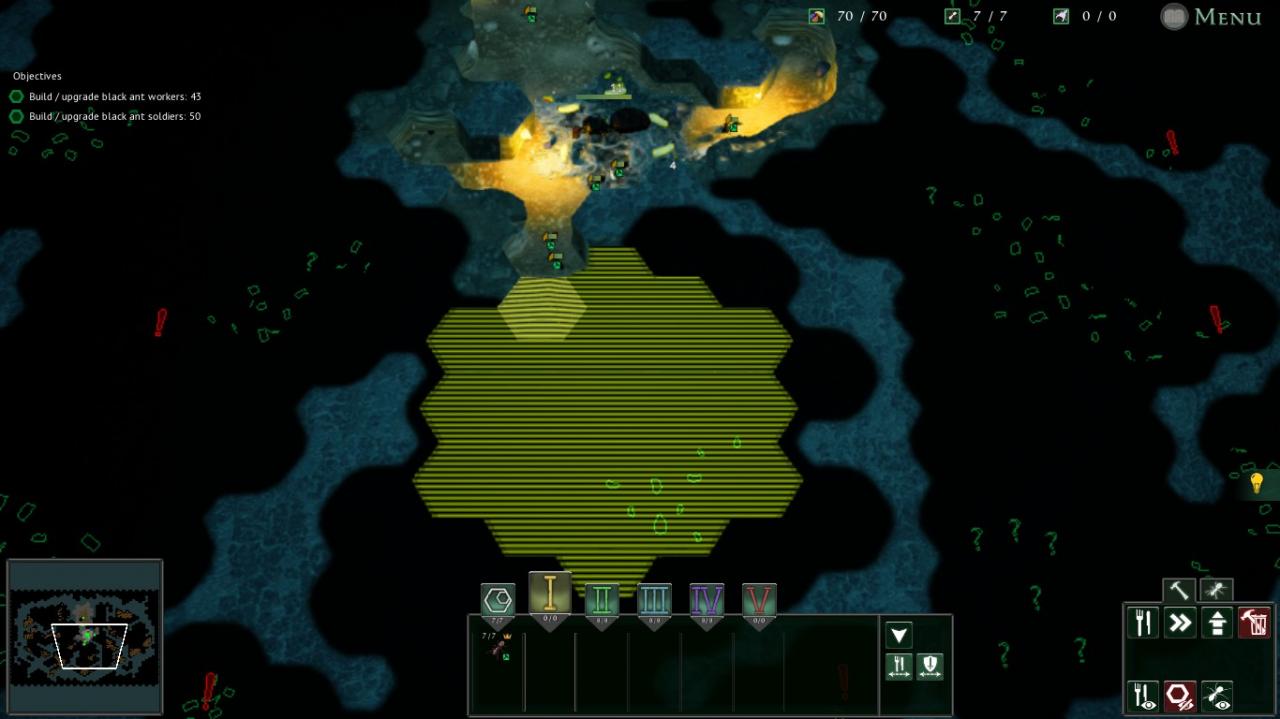
Task: Choose the fork-and-knife food tile option
Action: tap(1143, 623)
